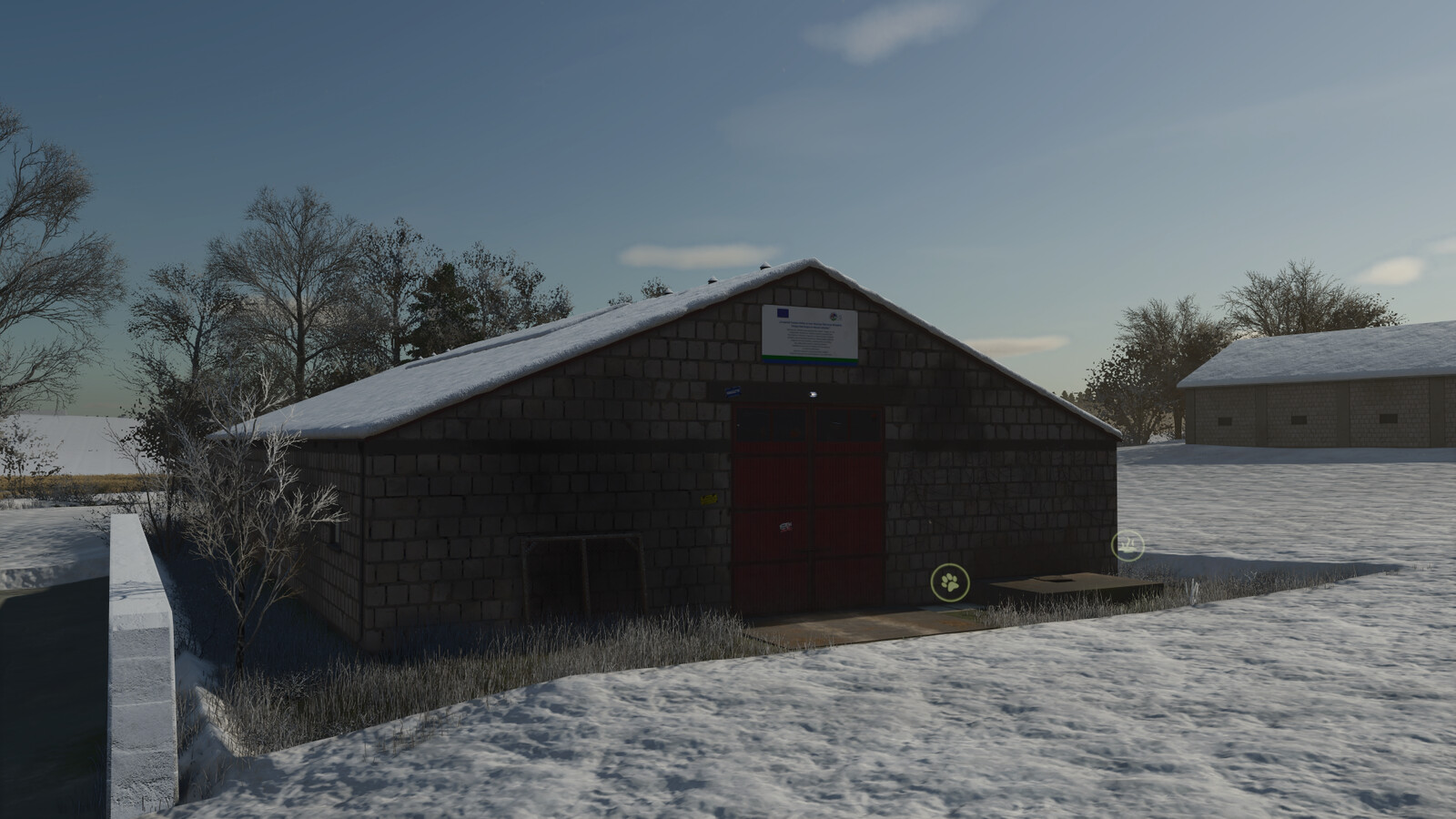Click the small sticker on the red door
1456x819 pixels.
point(785,526)
